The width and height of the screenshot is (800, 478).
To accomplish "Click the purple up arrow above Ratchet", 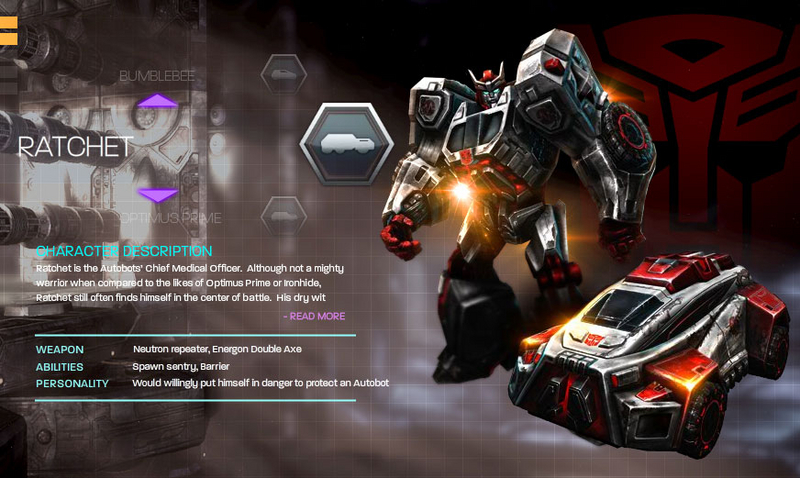I will click(157, 101).
